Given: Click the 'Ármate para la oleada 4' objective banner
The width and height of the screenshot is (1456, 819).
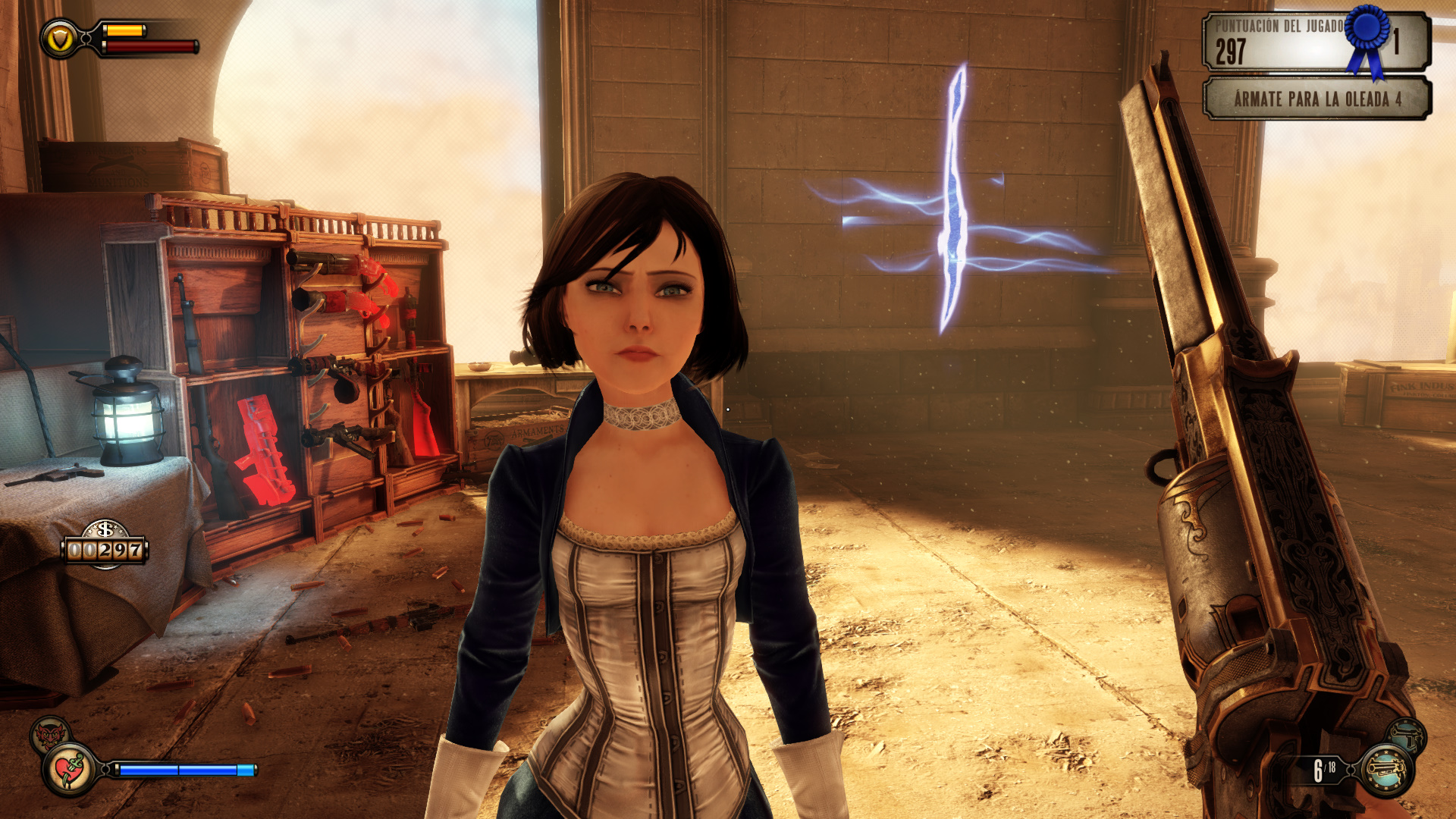Looking at the screenshot, I should (x=1317, y=99).
